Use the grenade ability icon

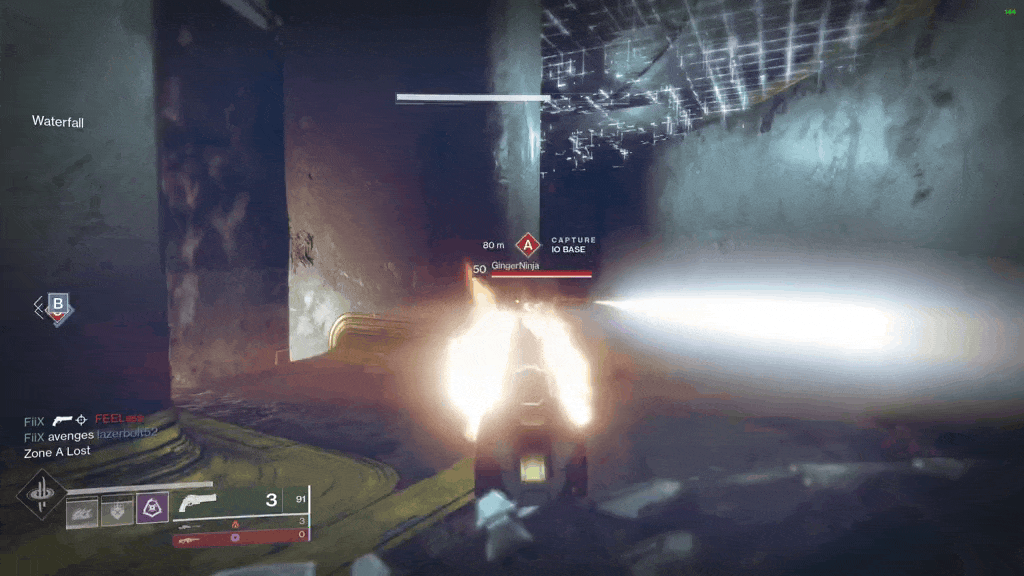[81, 511]
